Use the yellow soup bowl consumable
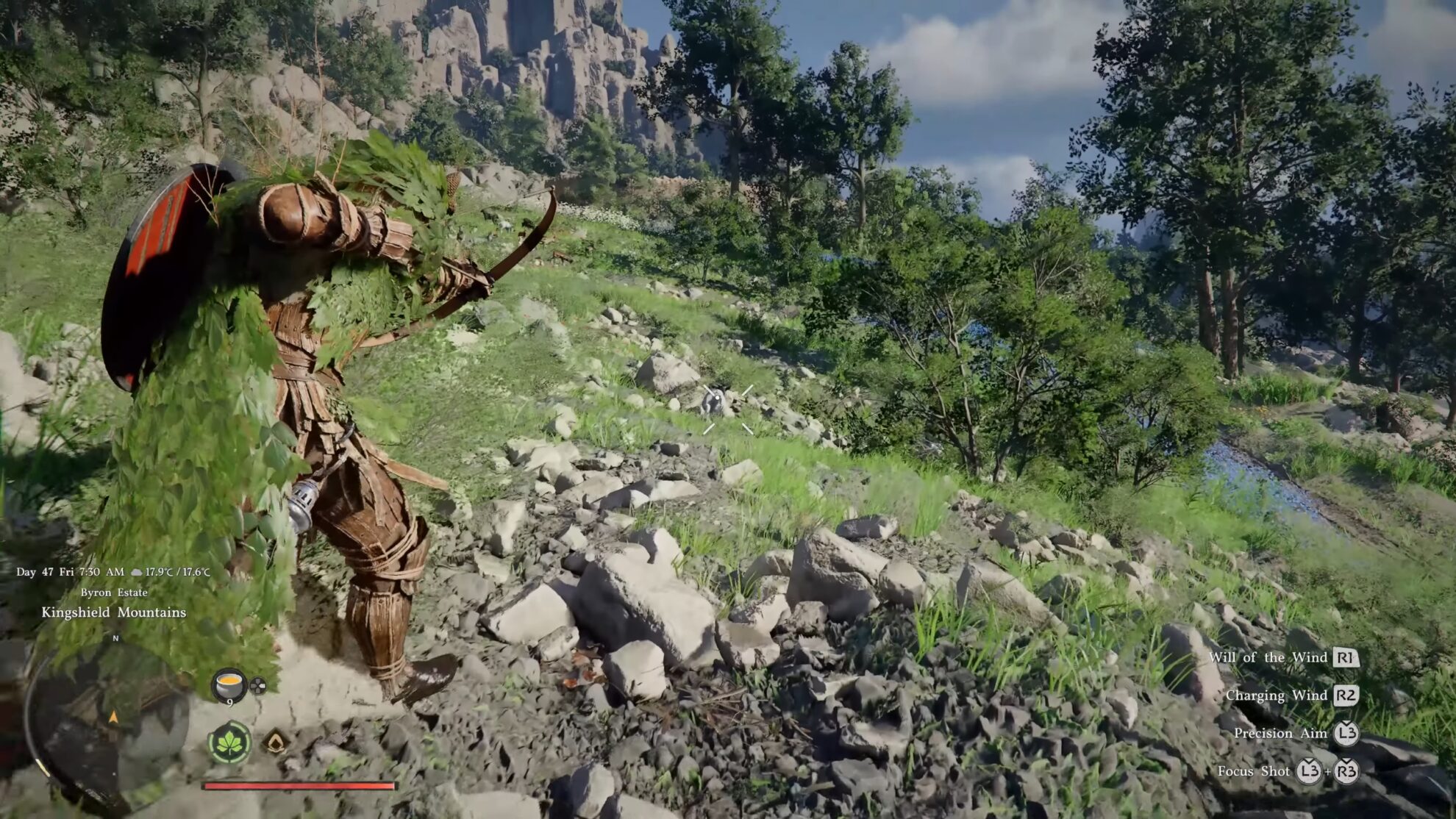 click(x=229, y=685)
